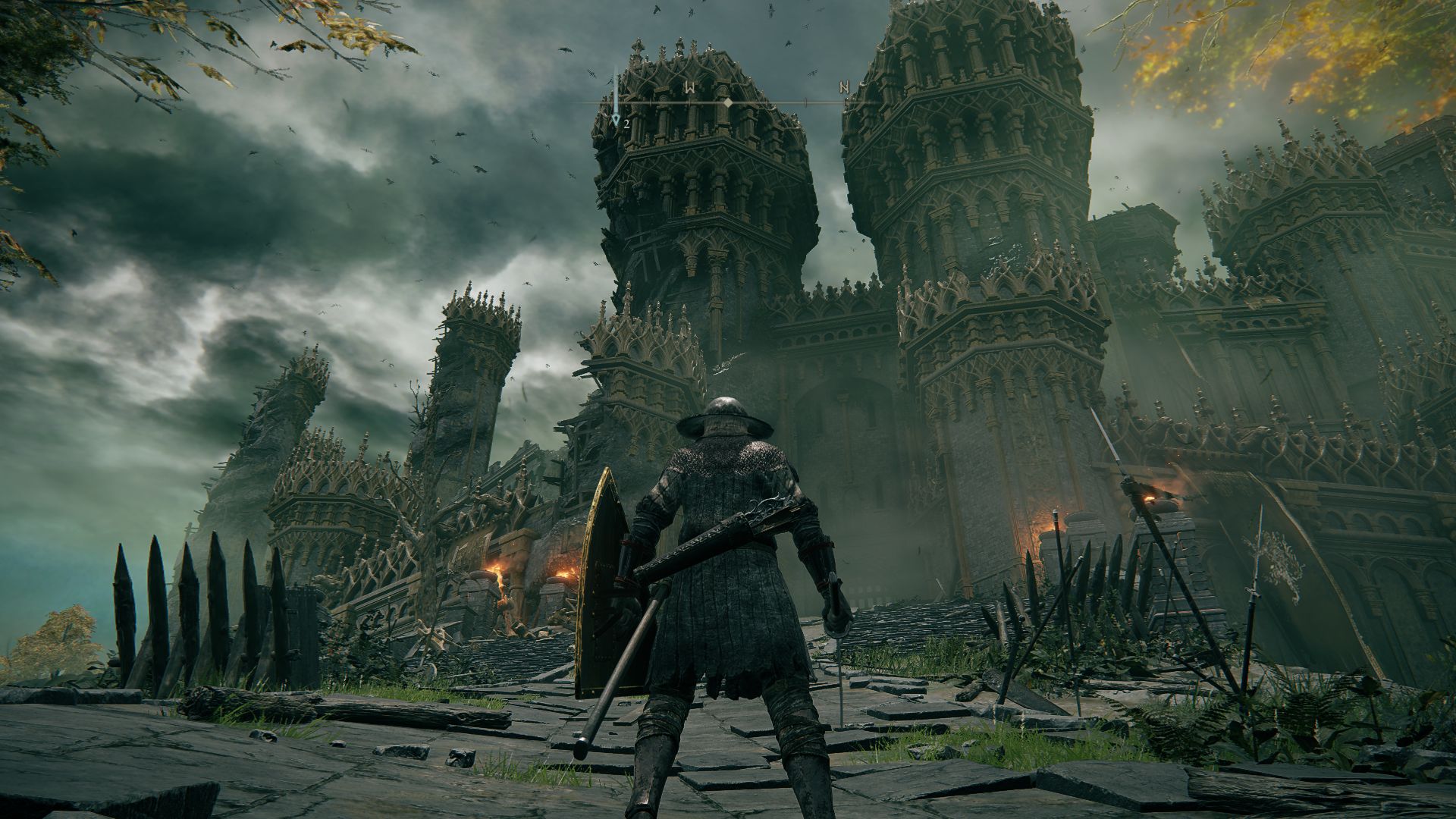Viewport: 1456px width, 819px height.
Task: Click the West letter on the compass
Action: click(x=690, y=87)
